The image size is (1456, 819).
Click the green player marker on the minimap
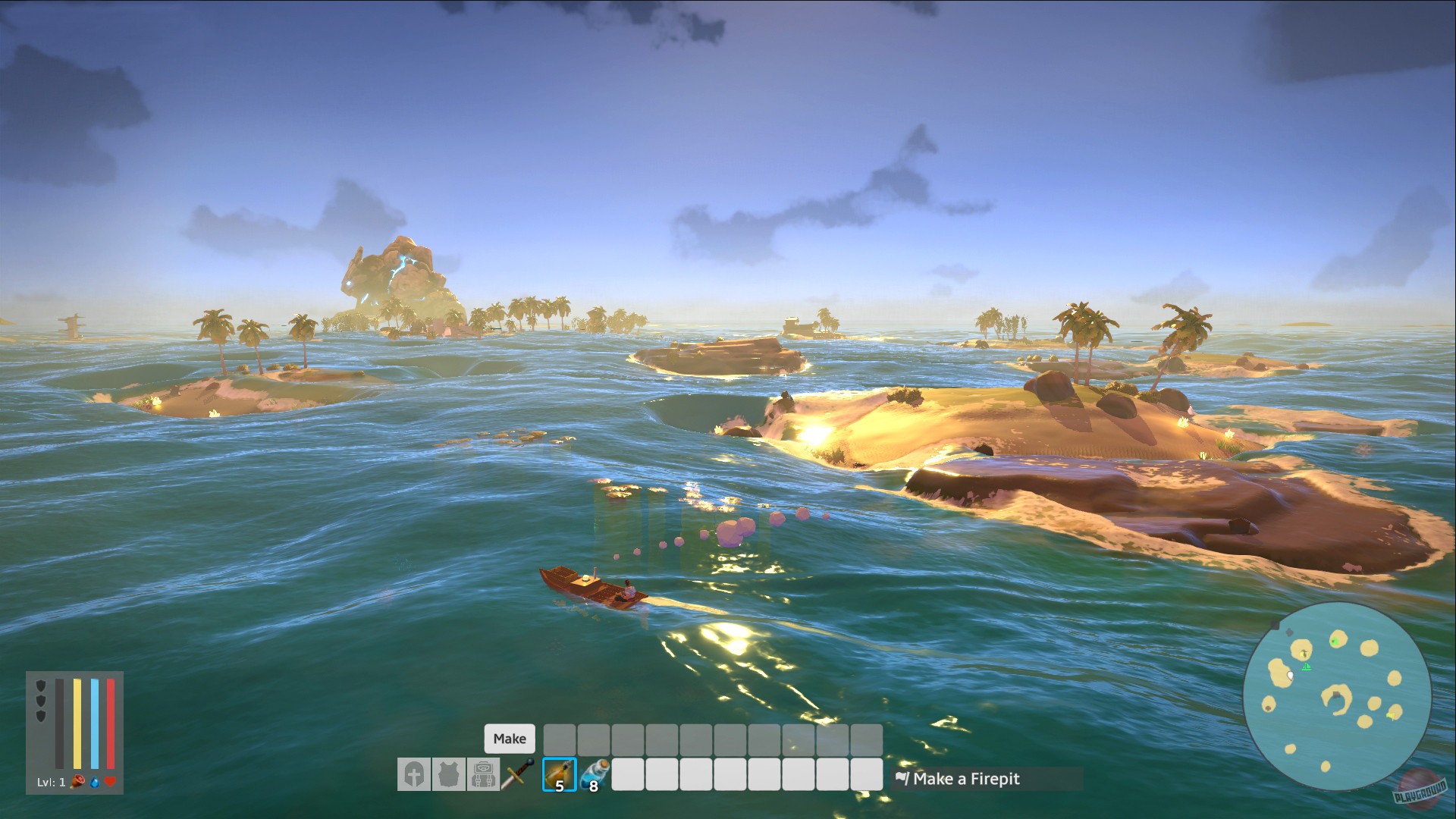(x=1307, y=667)
